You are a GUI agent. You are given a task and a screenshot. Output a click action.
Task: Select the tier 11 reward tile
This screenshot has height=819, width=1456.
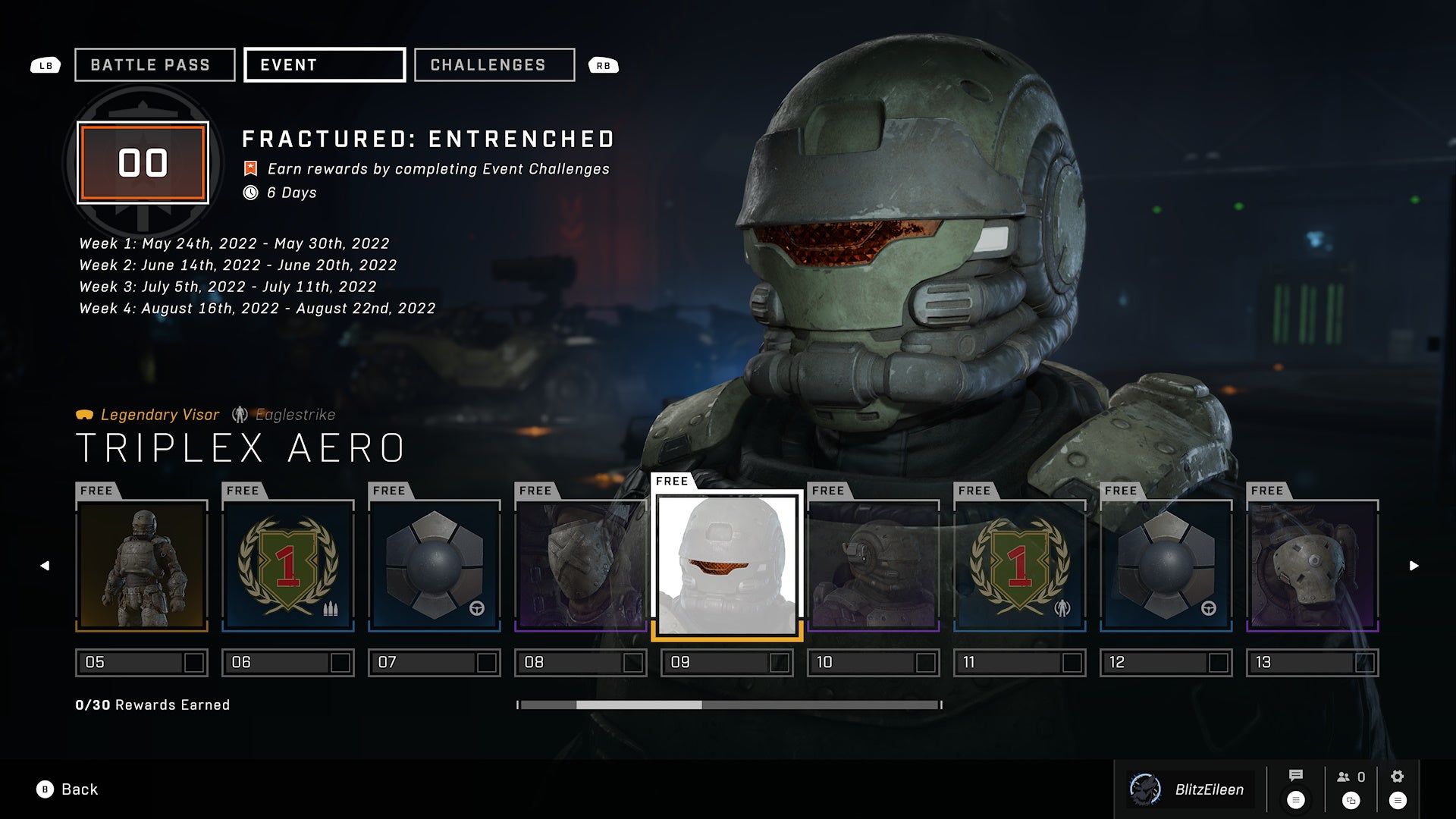[1020, 566]
